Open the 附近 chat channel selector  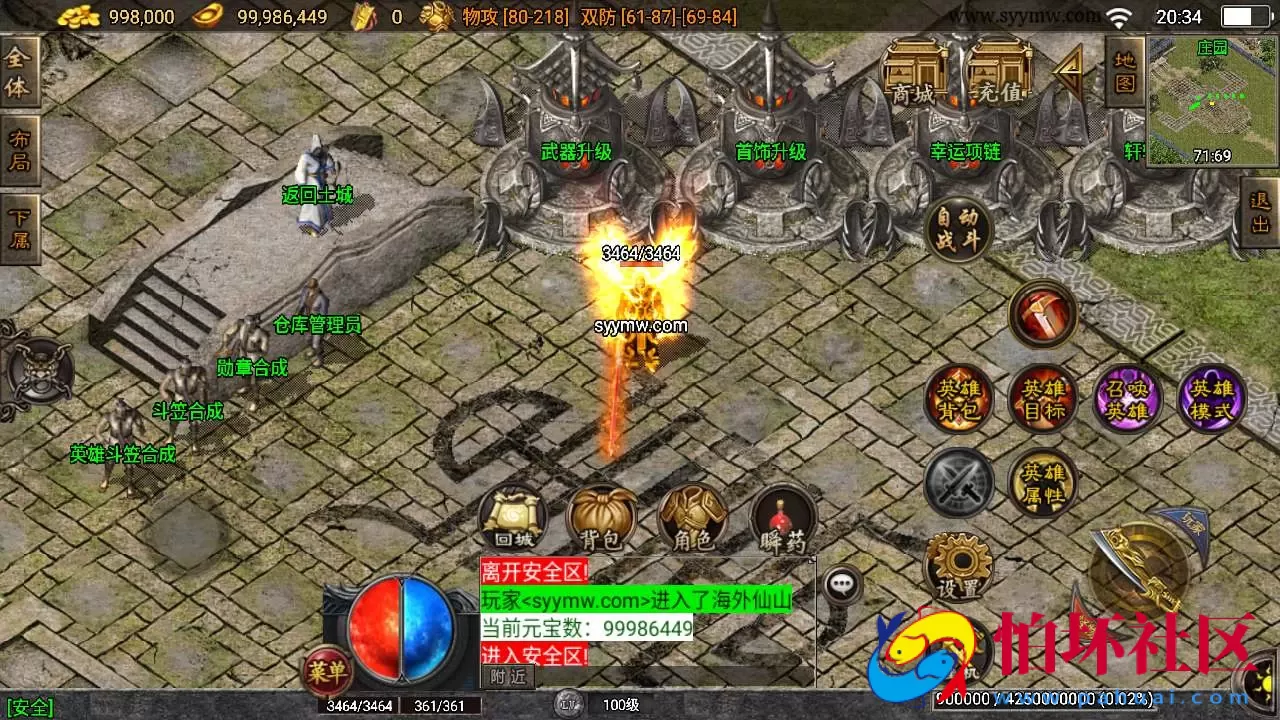click(x=508, y=675)
